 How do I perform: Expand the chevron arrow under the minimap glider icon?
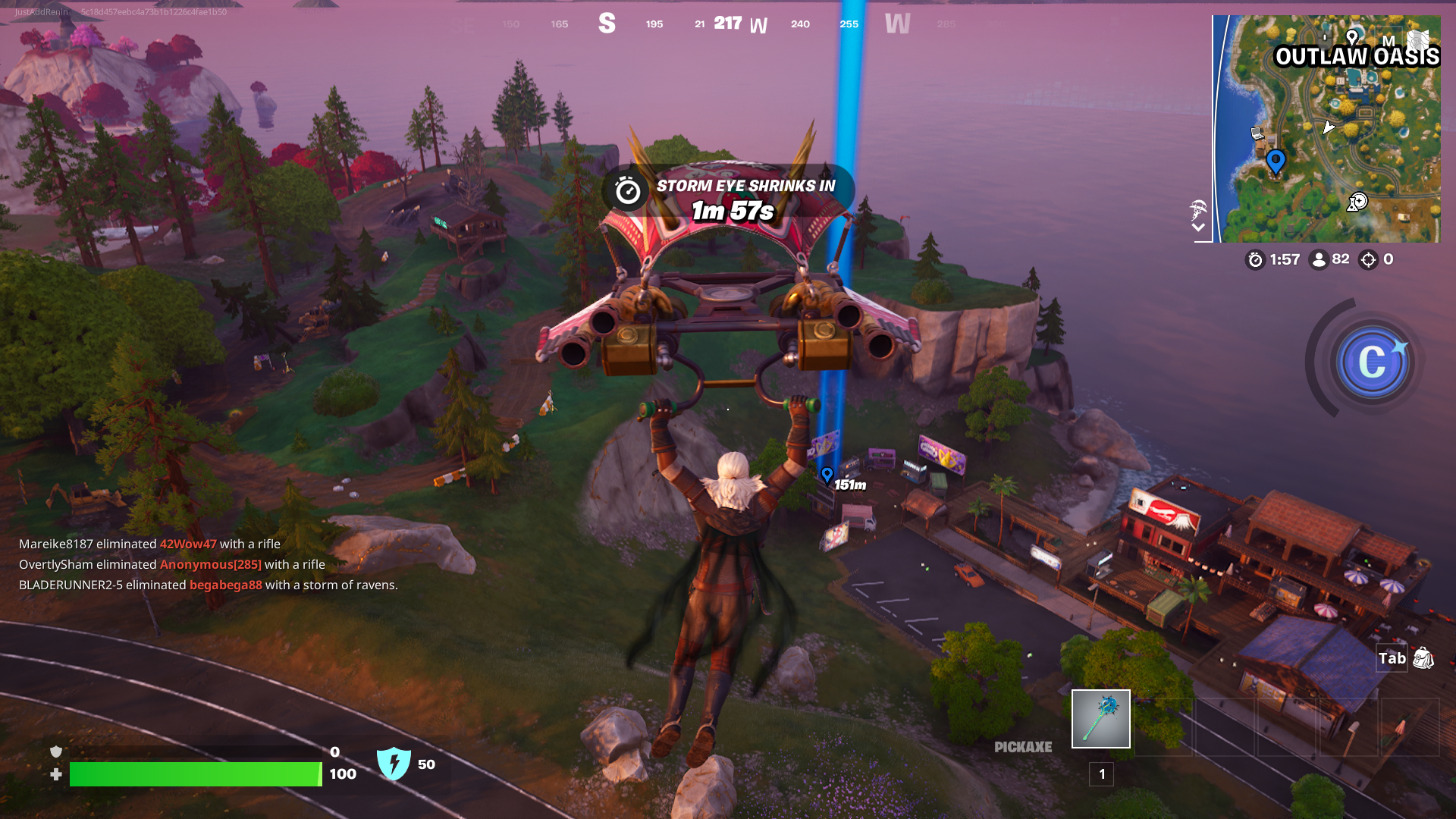point(1200,226)
